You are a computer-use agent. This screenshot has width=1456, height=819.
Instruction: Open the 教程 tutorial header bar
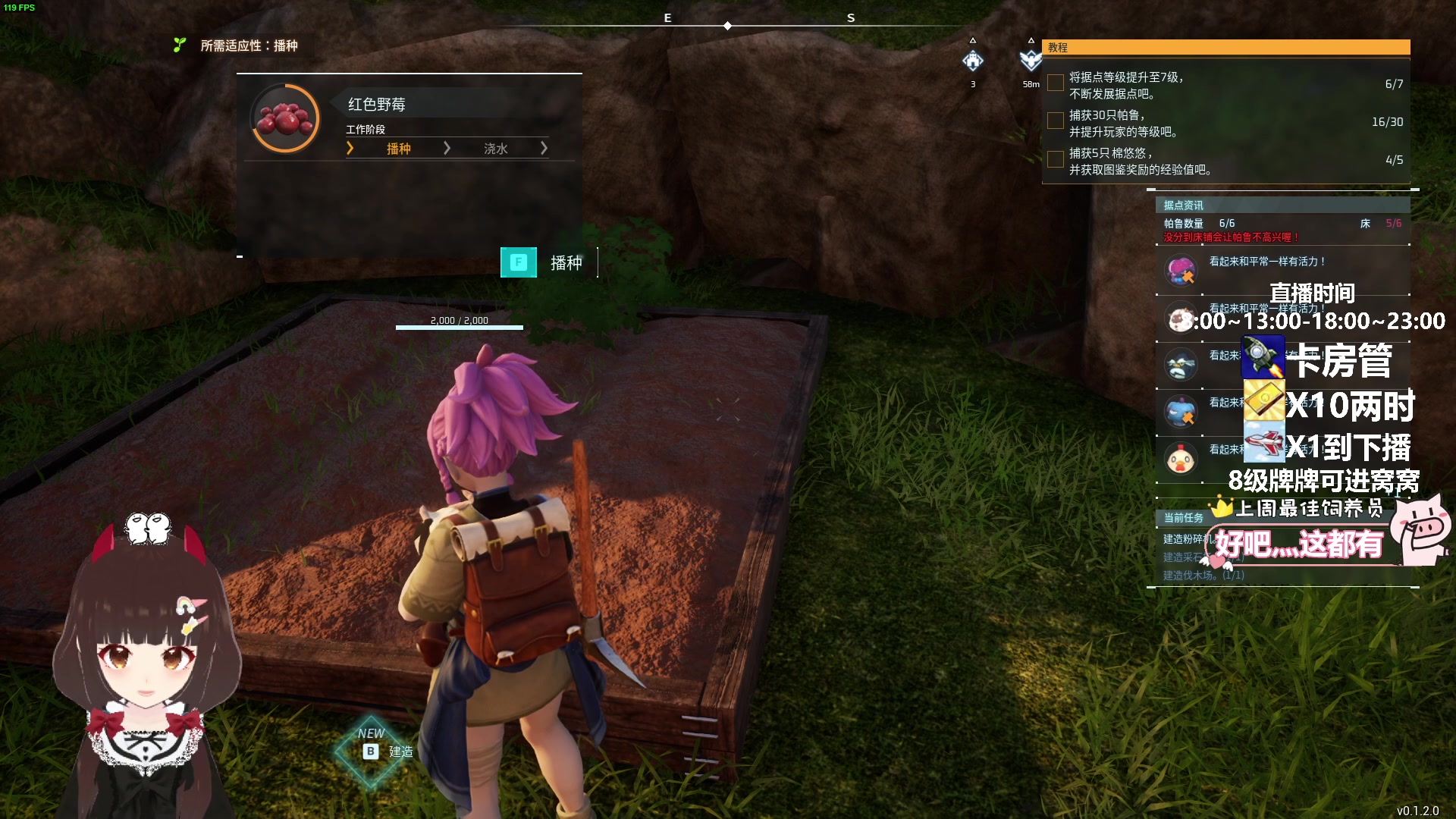pyautogui.click(x=1225, y=47)
